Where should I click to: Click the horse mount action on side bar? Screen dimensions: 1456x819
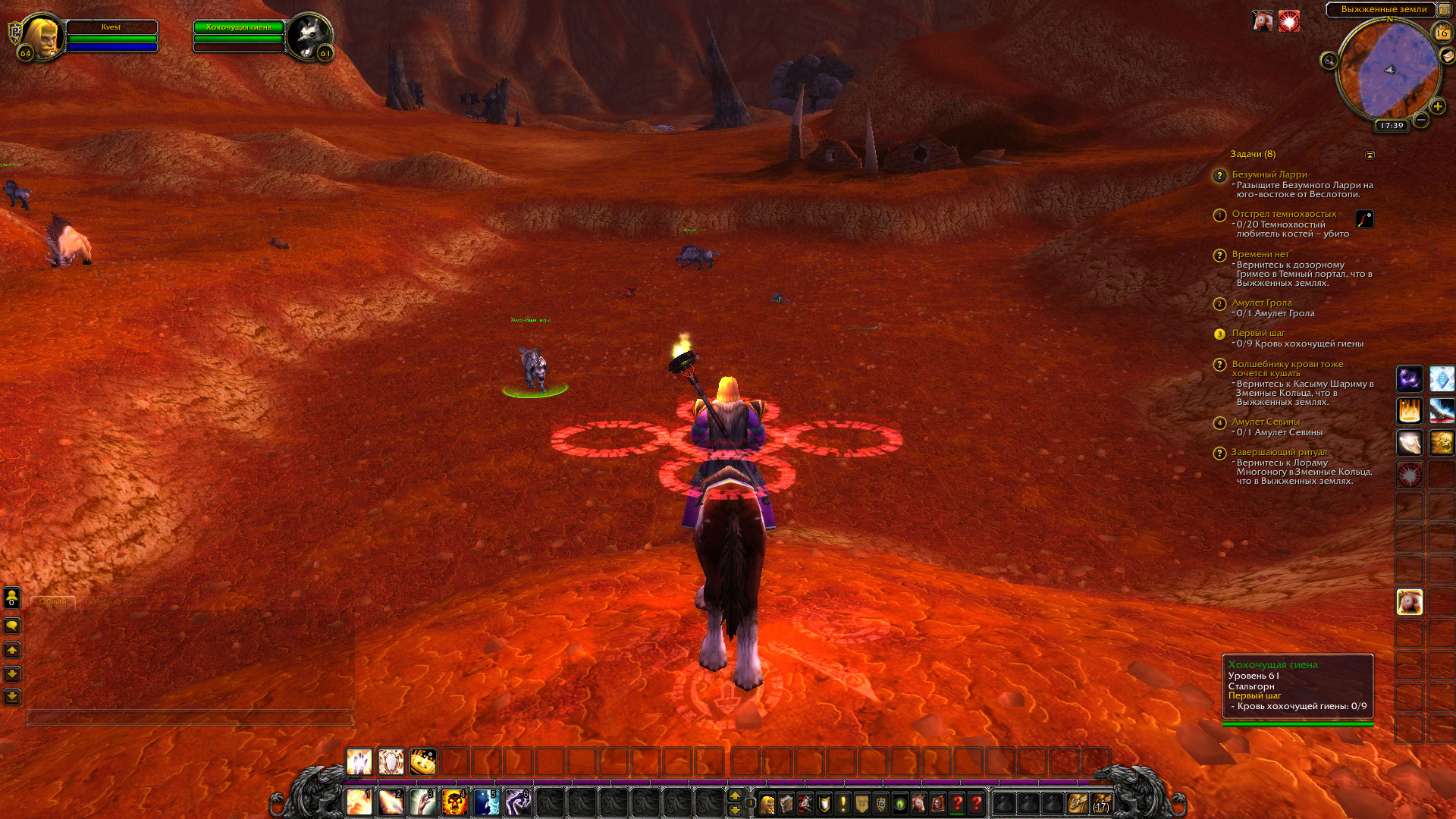point(1409,602)
